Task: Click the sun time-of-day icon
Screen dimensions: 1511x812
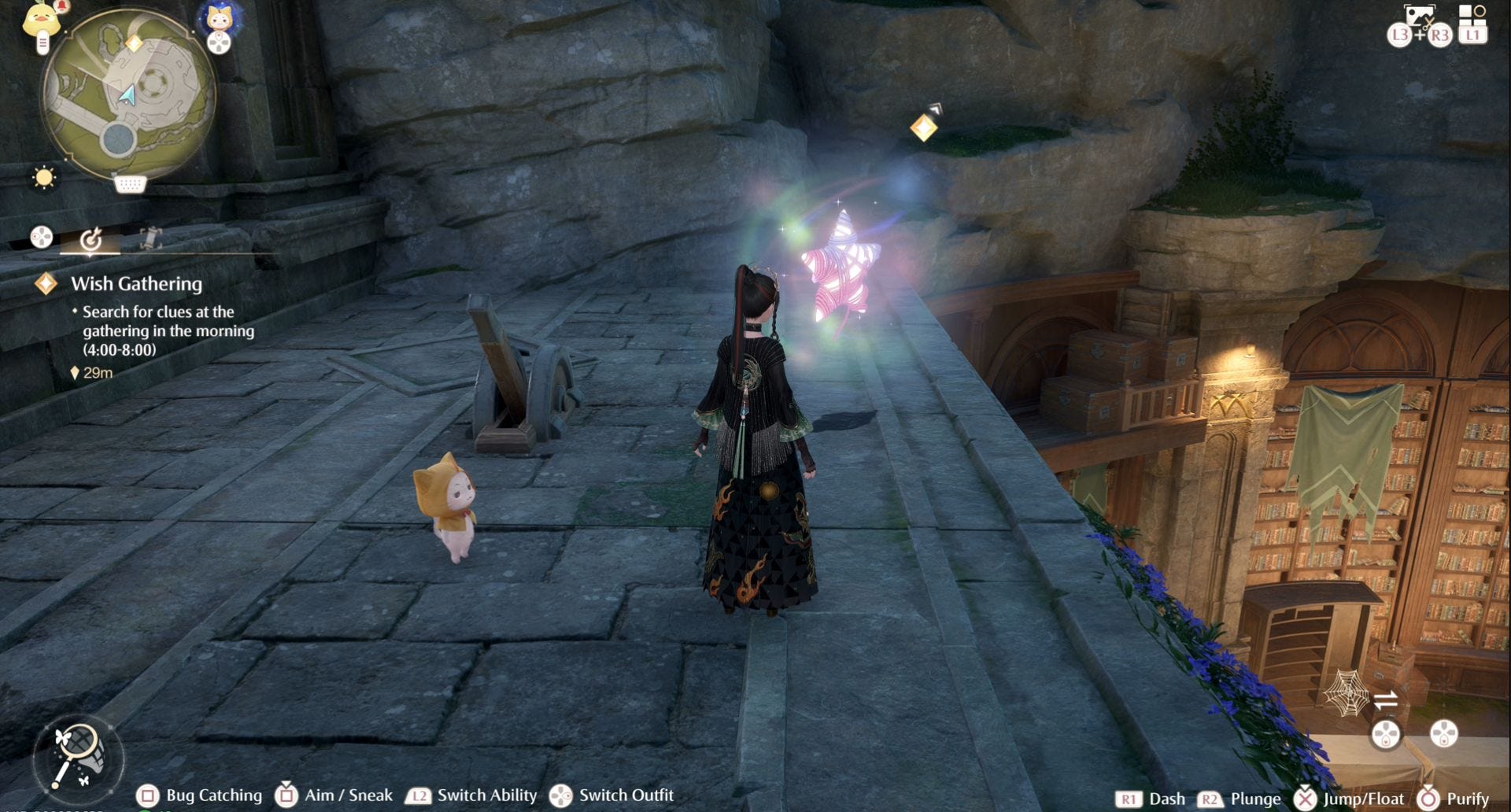Action: (x=44, y=178)
